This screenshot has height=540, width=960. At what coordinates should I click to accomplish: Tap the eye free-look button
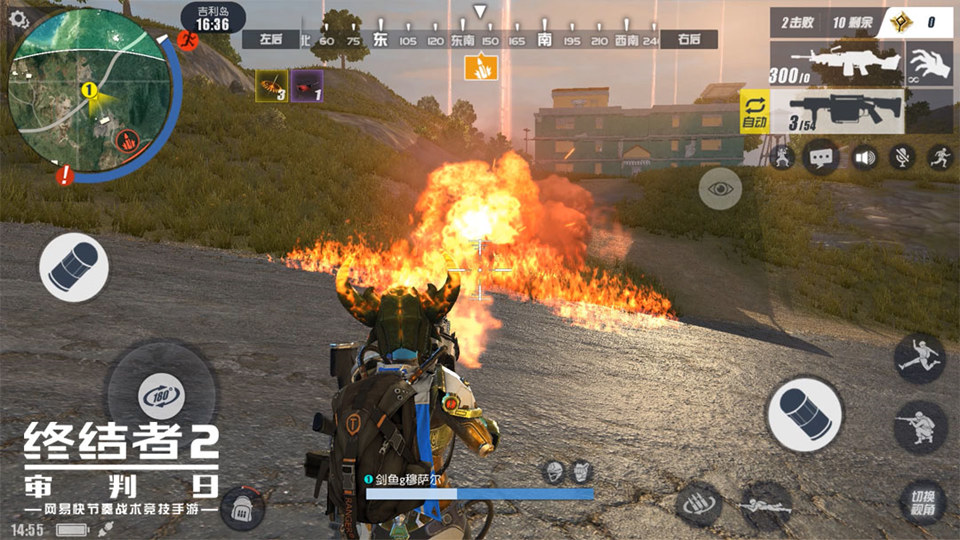[x=720, y=188]
